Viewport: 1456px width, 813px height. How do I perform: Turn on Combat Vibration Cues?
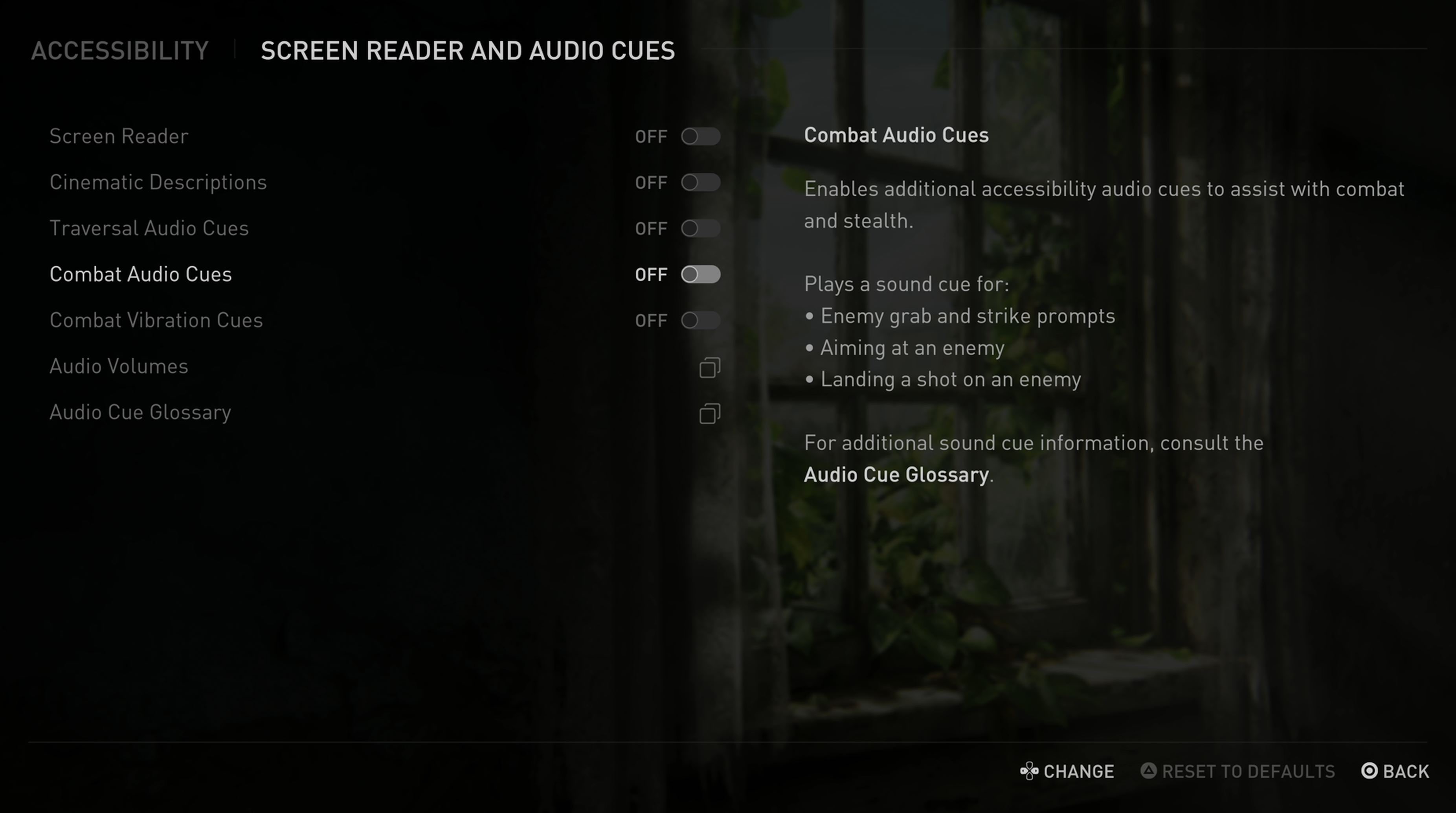[701, 320]
